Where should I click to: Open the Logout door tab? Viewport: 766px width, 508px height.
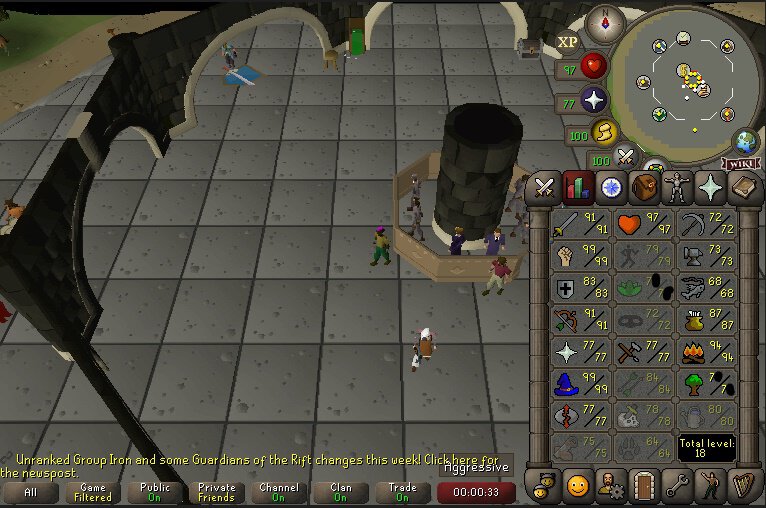tap(643, 486)
